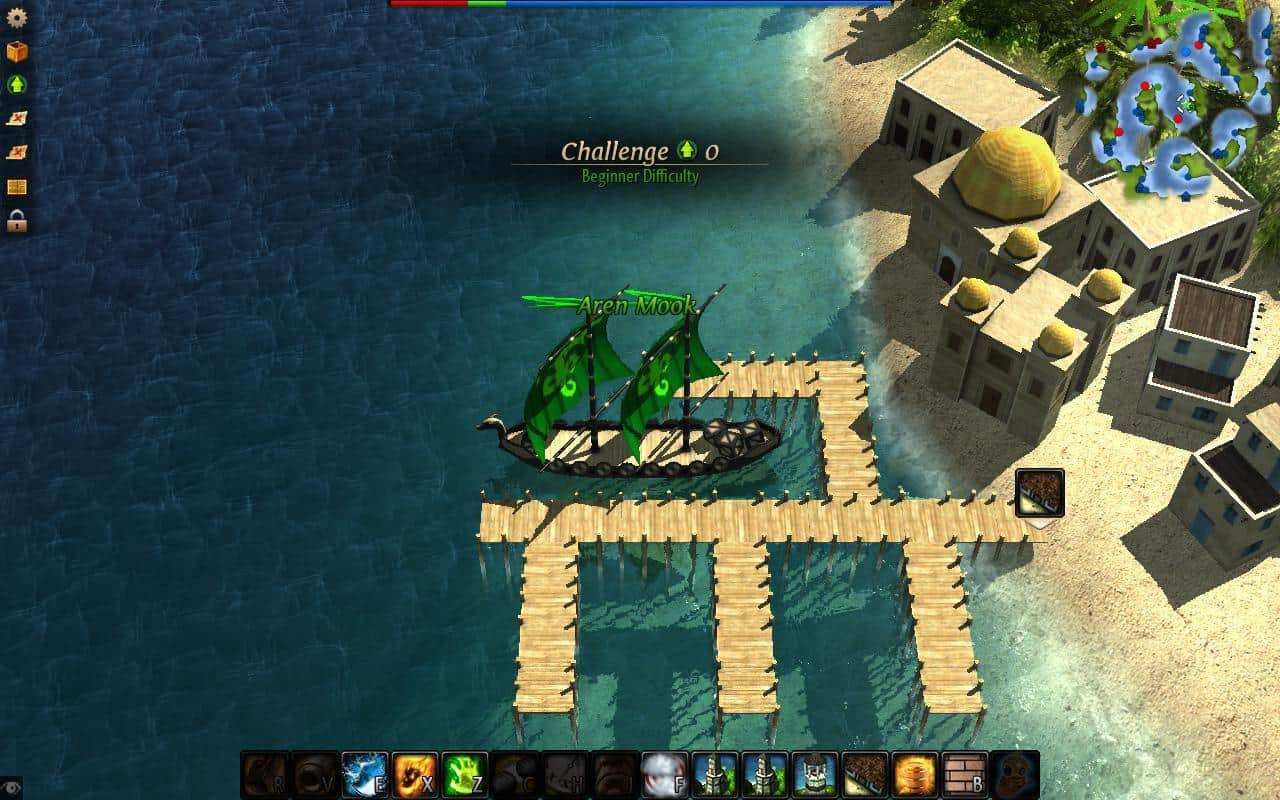Select the golden grid panel icon

(x=16, y=187)
